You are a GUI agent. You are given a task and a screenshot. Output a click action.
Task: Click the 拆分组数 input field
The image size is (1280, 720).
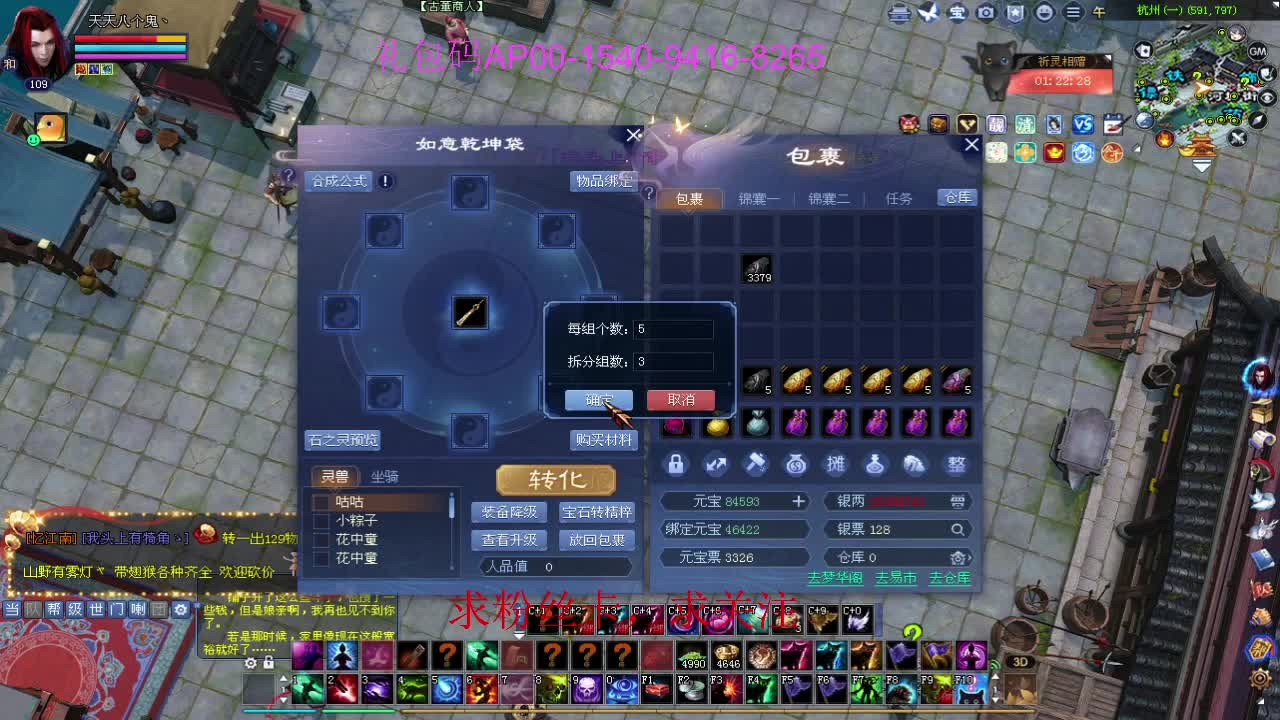click(672, 360)
